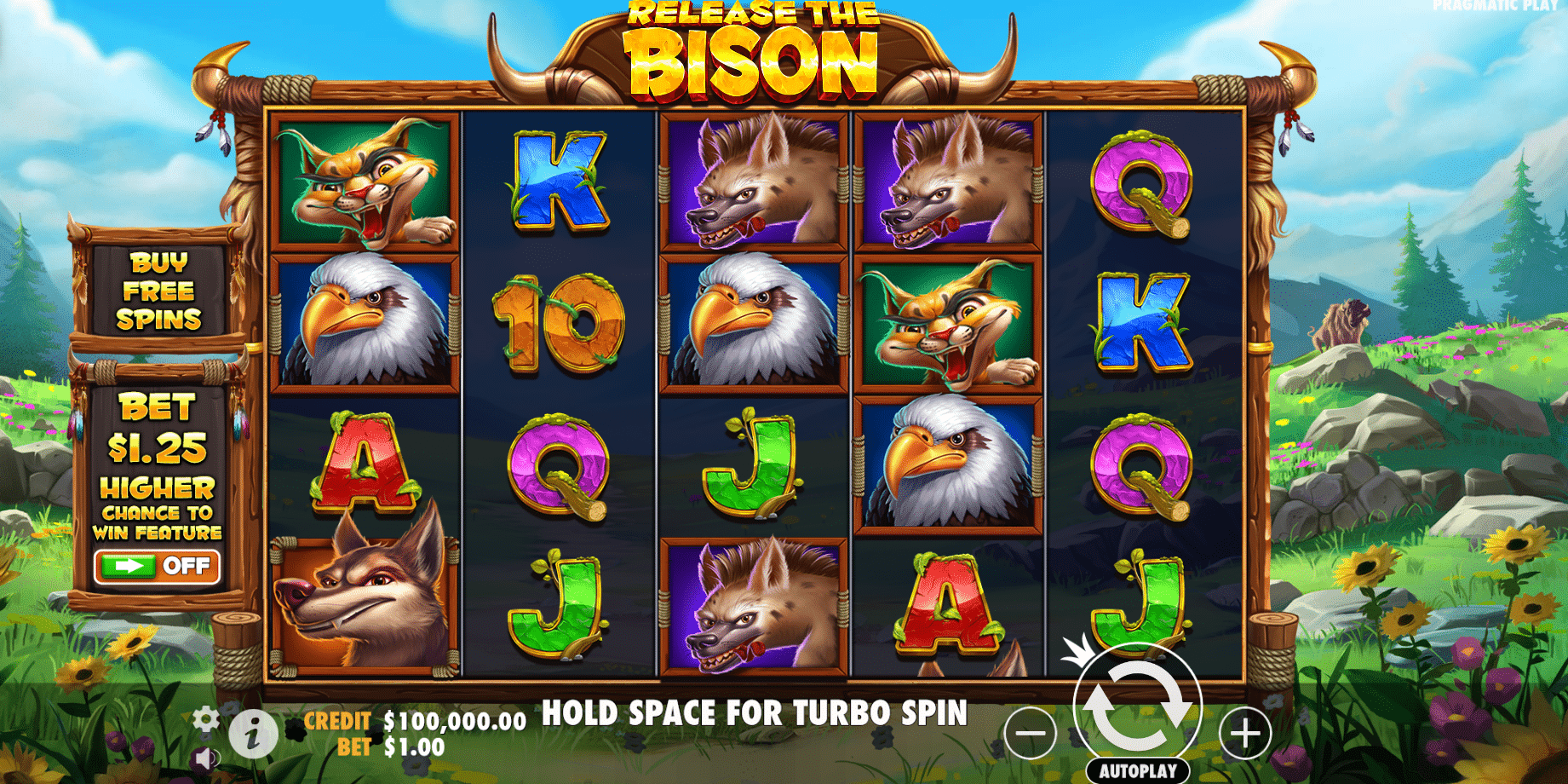Show game information via the i button
This screenshot has width=1568, height=784.
(x=252, y=733)
